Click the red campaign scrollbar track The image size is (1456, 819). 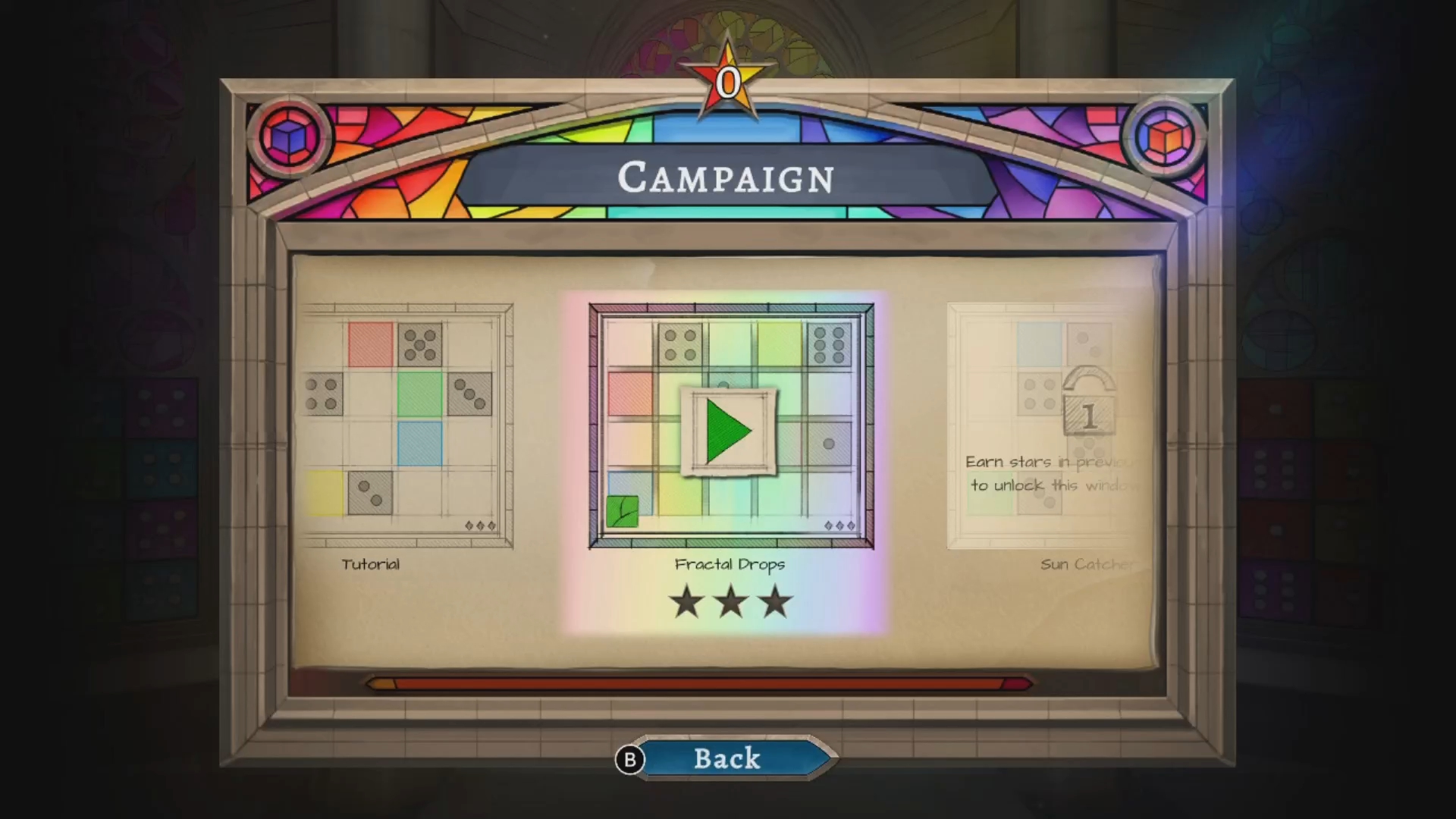click(x=698, y=684)
